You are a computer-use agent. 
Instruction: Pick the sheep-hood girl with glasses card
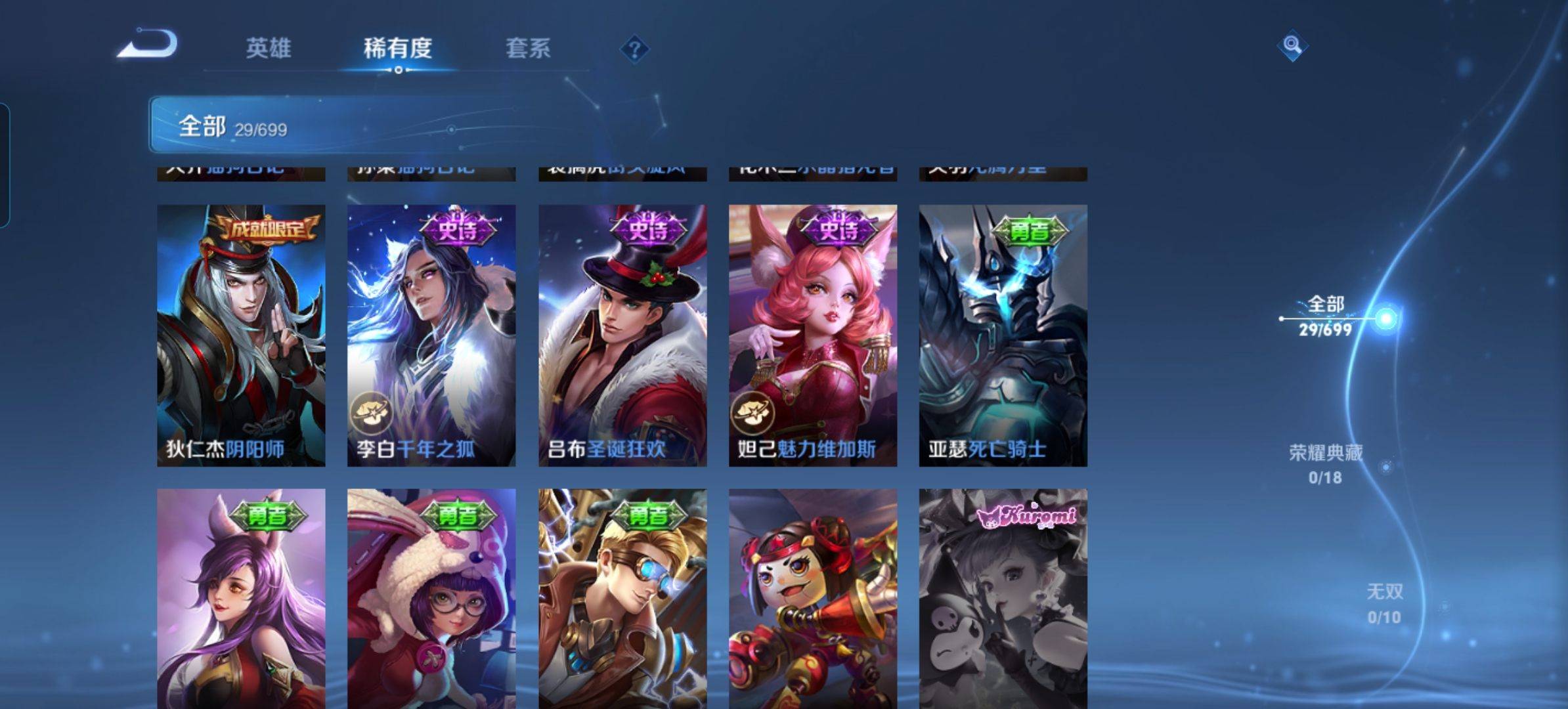[431, 597]
